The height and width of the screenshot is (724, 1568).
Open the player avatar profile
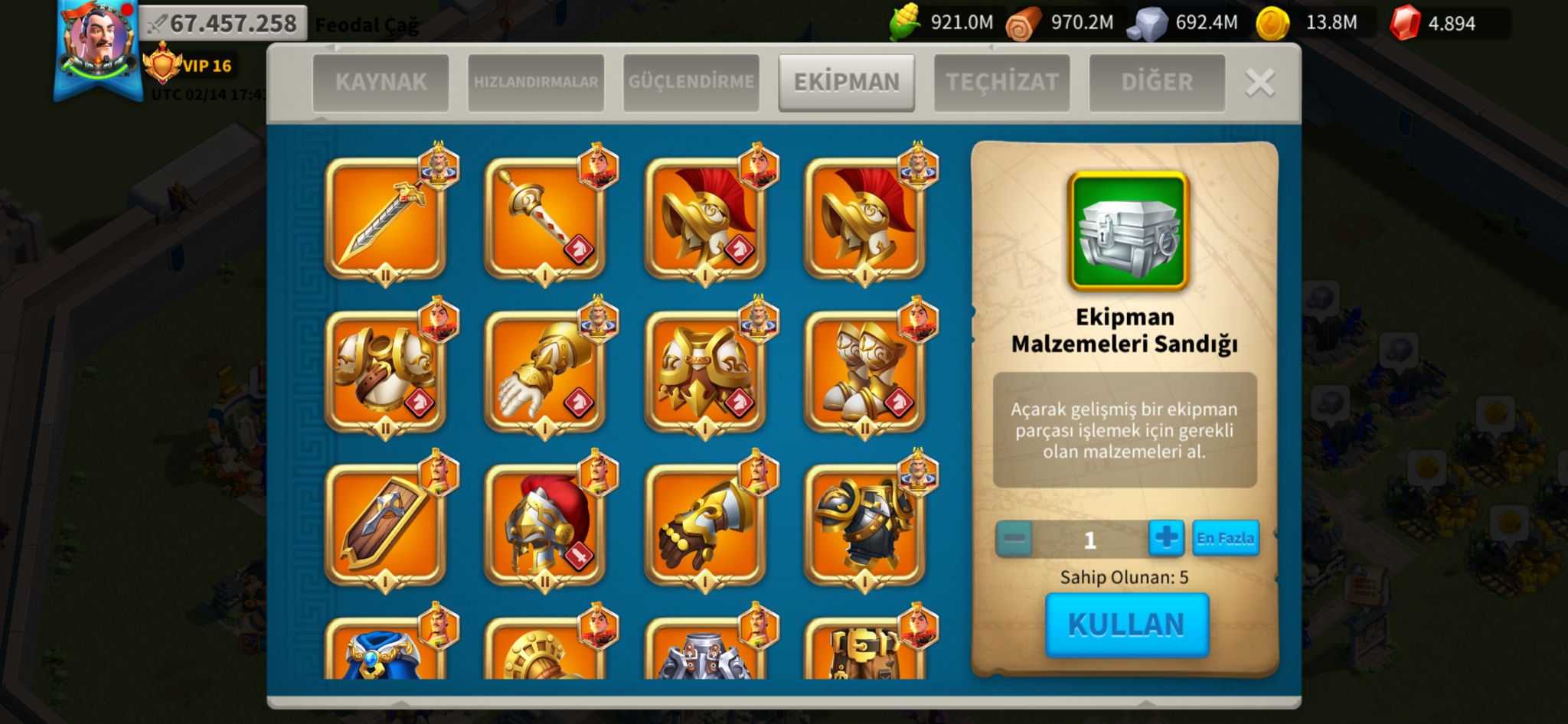click(98, 42)
